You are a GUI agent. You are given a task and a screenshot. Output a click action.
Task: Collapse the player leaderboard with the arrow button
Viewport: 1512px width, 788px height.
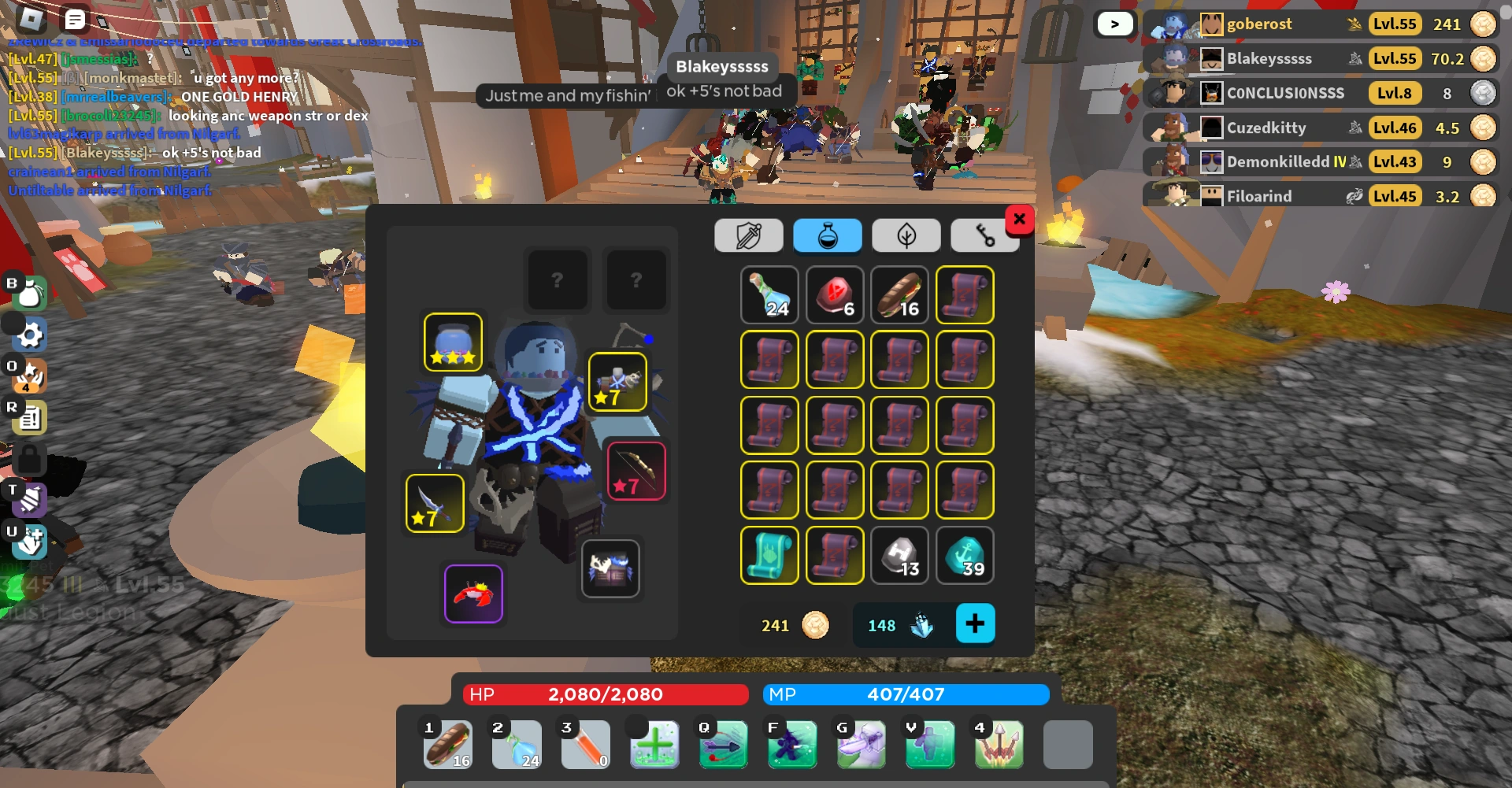[x=1114, y=24]
